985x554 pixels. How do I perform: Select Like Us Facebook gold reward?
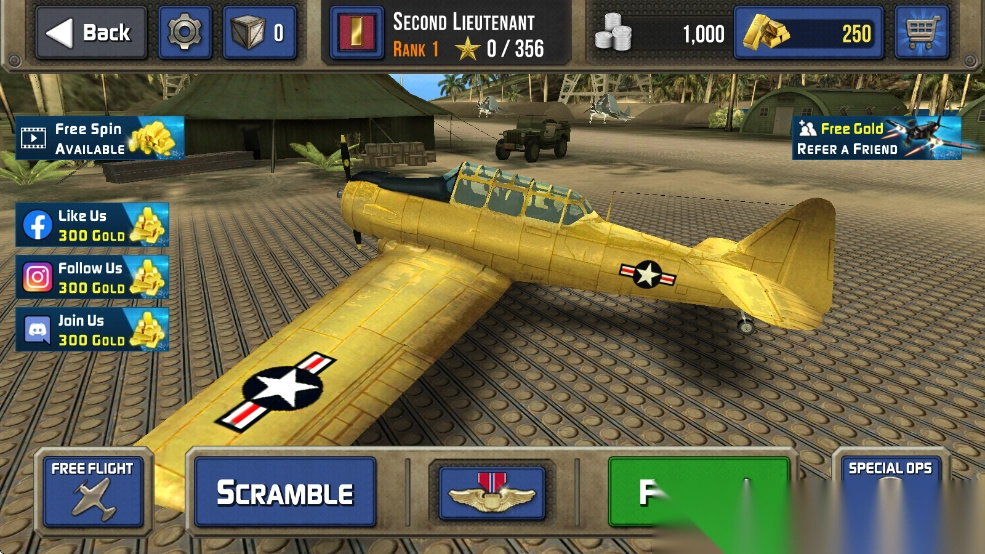coord(92,225)
